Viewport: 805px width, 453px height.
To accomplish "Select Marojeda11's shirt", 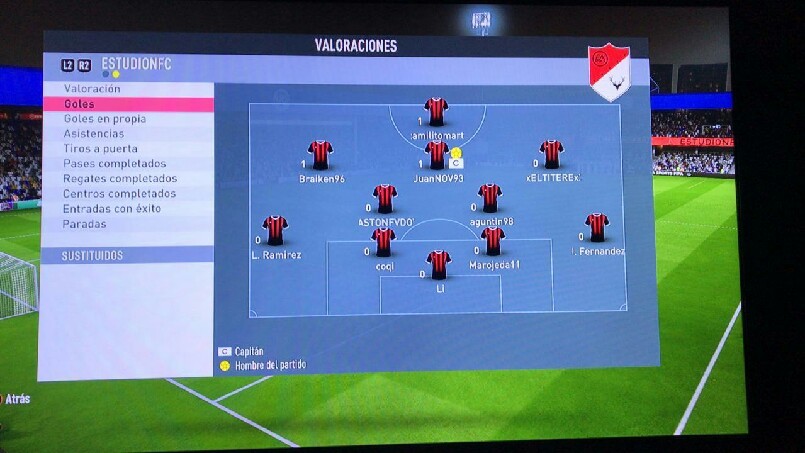I will (x=492, y=240).
